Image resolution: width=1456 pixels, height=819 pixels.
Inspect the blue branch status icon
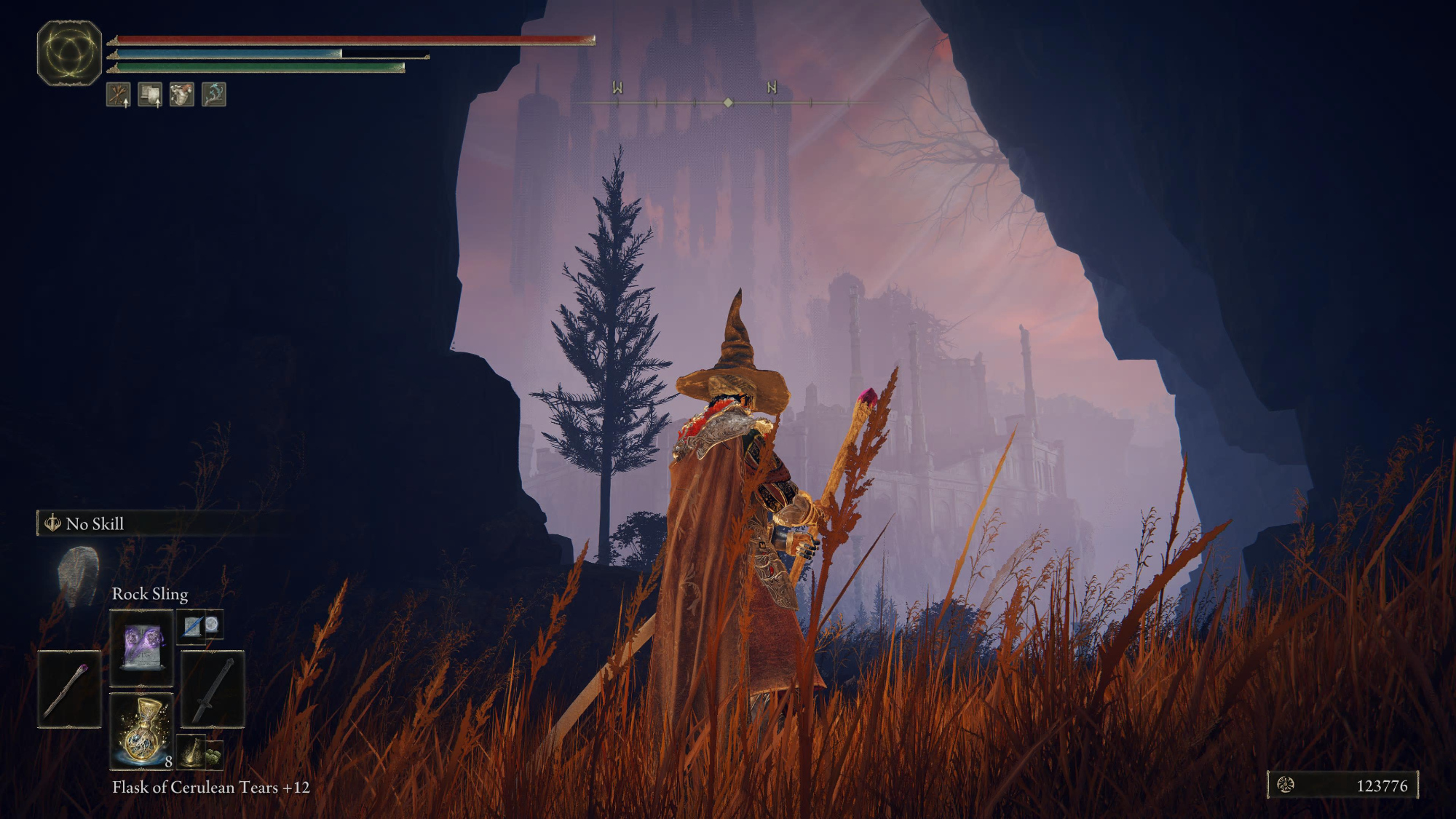213,95
